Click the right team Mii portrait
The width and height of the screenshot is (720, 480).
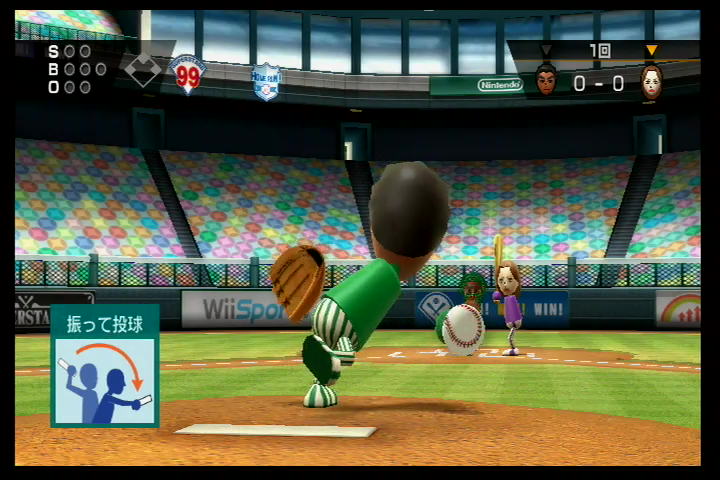651,79
